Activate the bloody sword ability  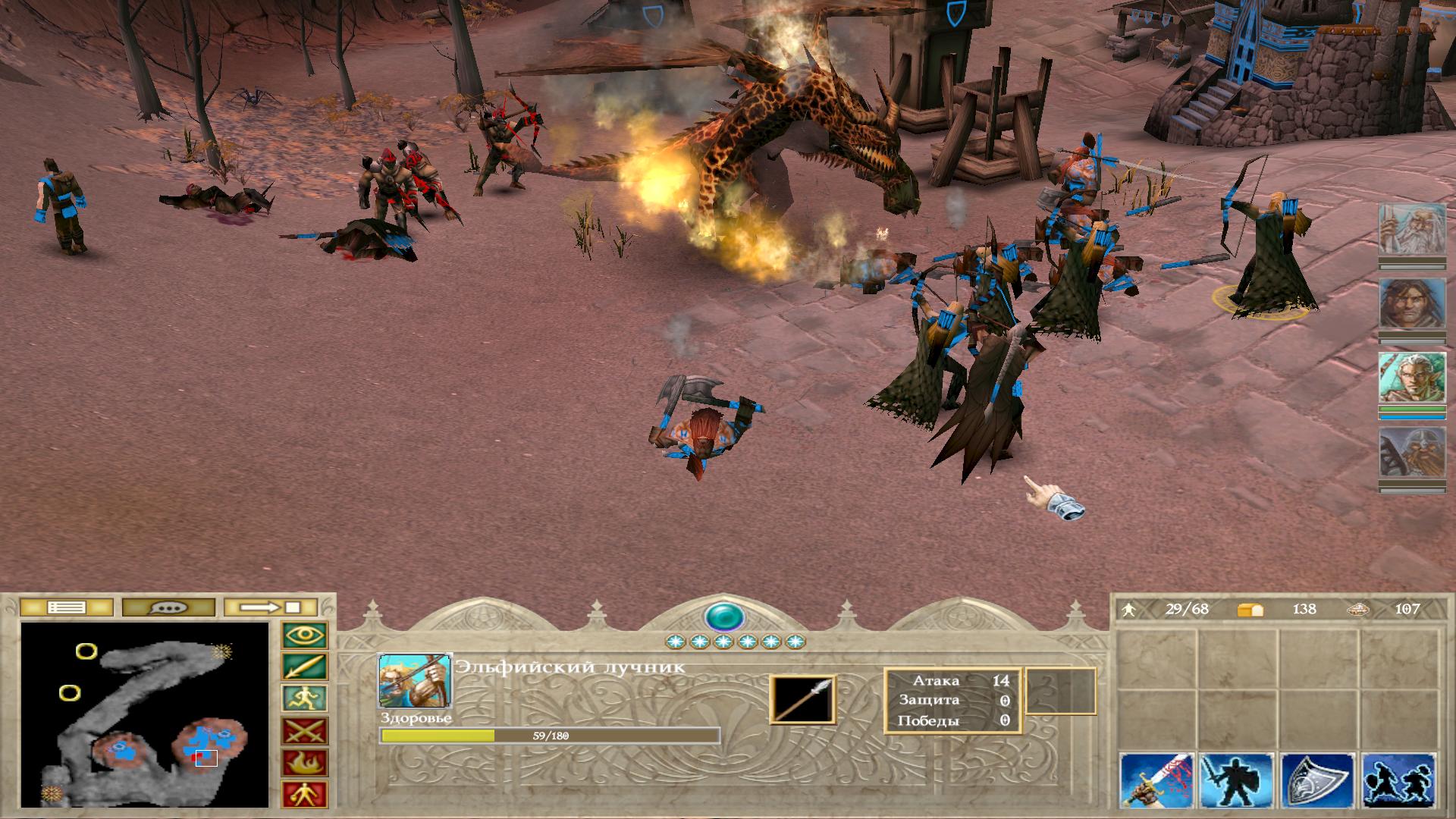[x=1156, y=781]
